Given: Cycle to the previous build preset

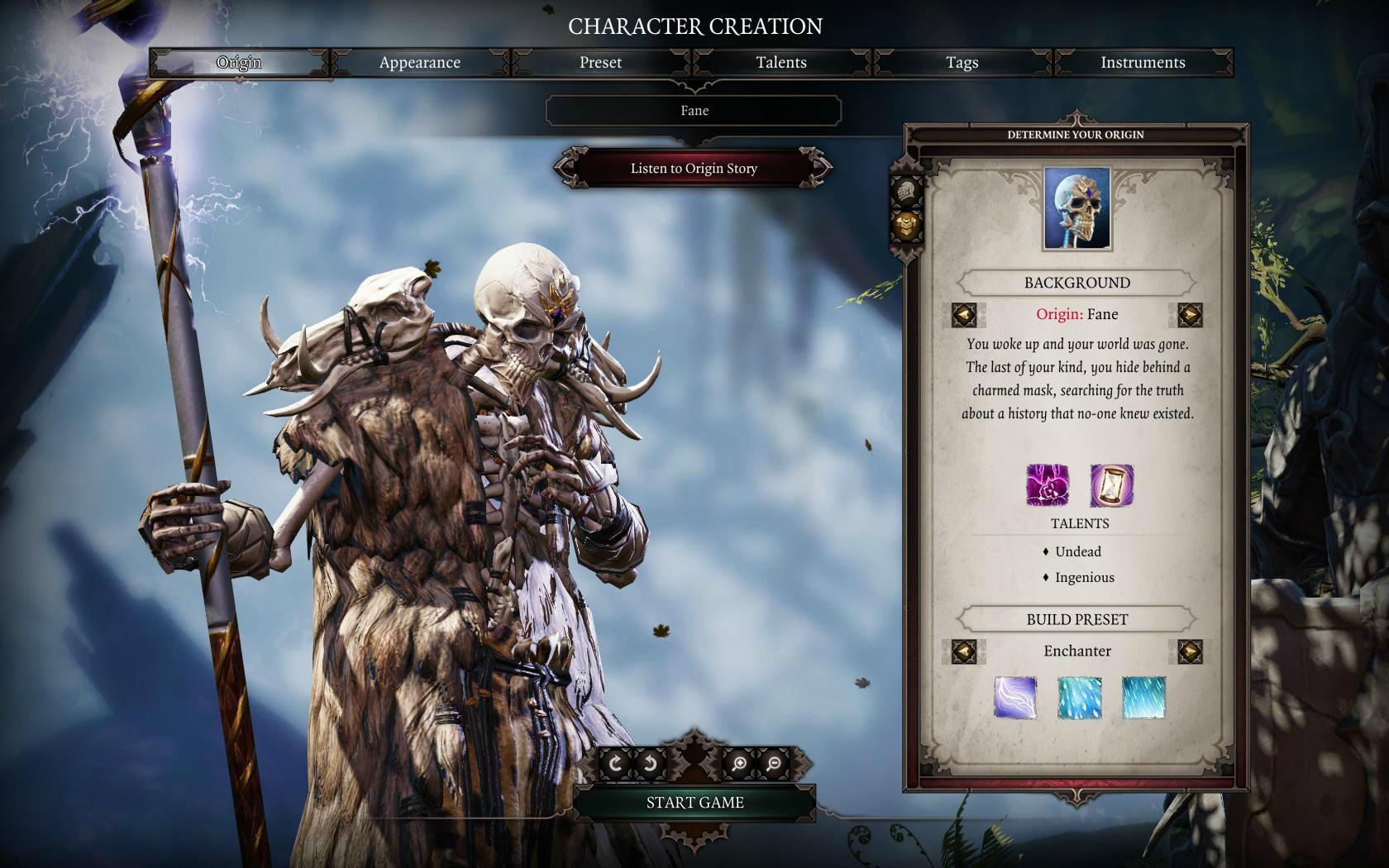Looking at the screenshot, I should [964, 651].
